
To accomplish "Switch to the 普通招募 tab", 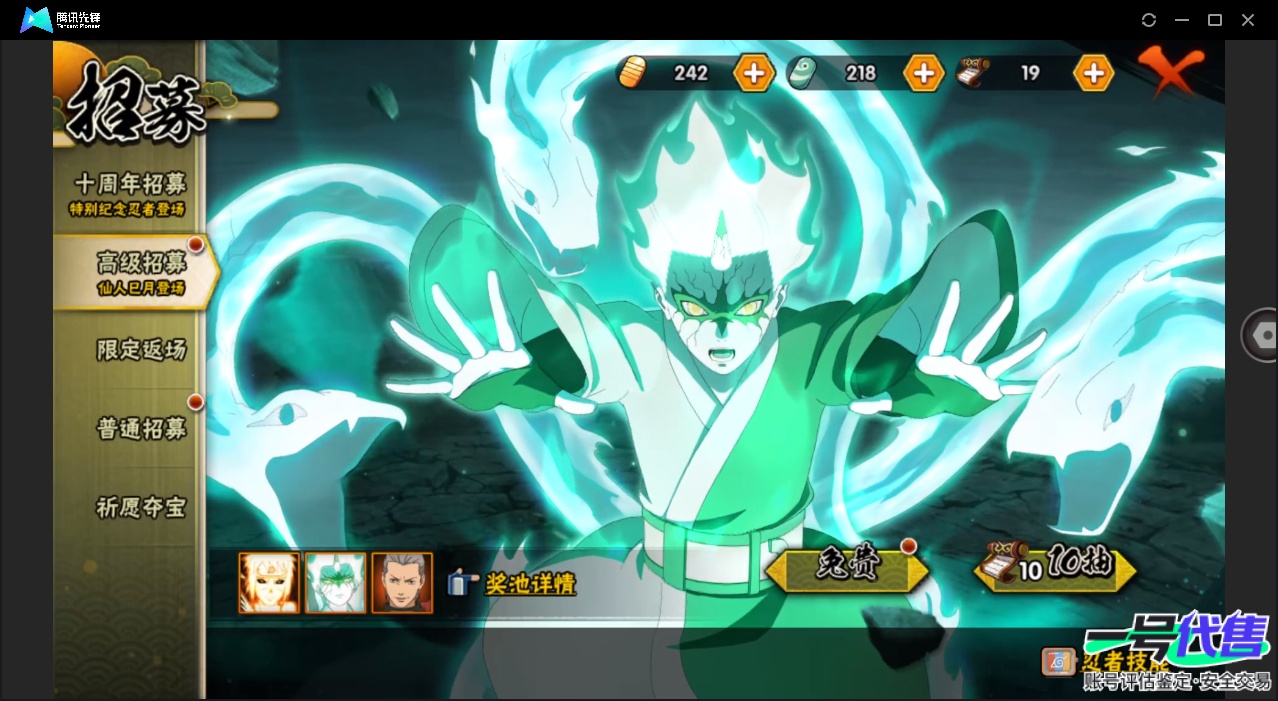I will [x=140, y=429].
